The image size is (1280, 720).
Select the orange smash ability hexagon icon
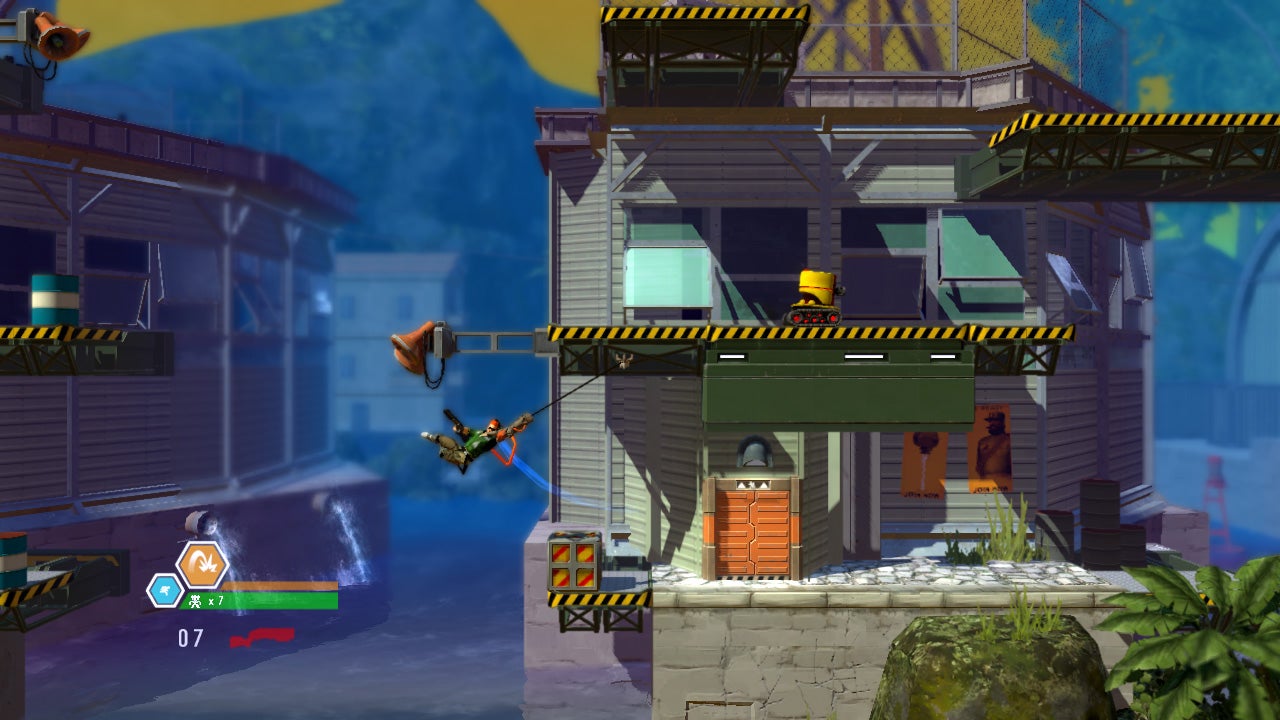coord(202,562)
